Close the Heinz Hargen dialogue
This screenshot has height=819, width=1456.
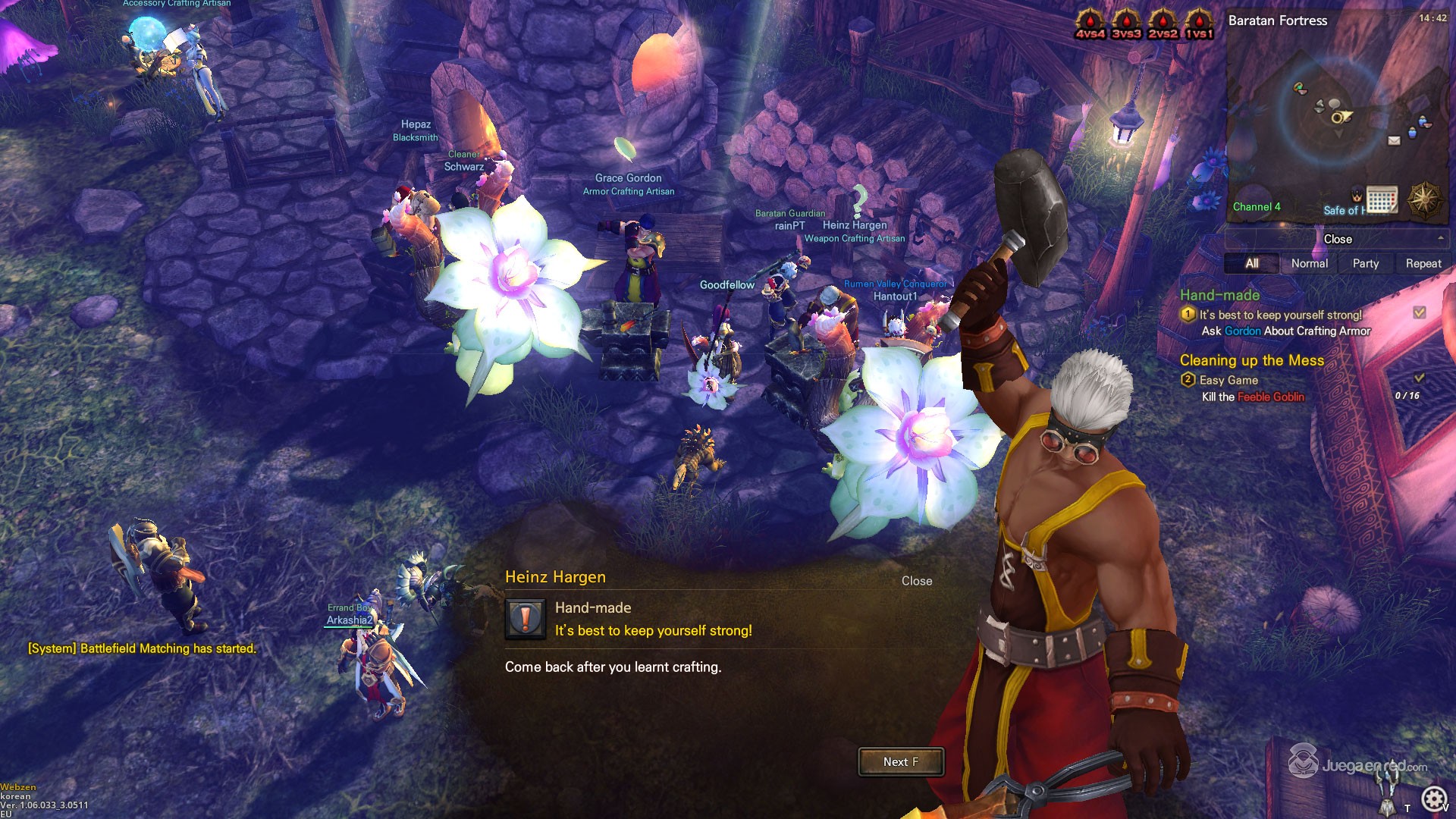coord(916,581)
